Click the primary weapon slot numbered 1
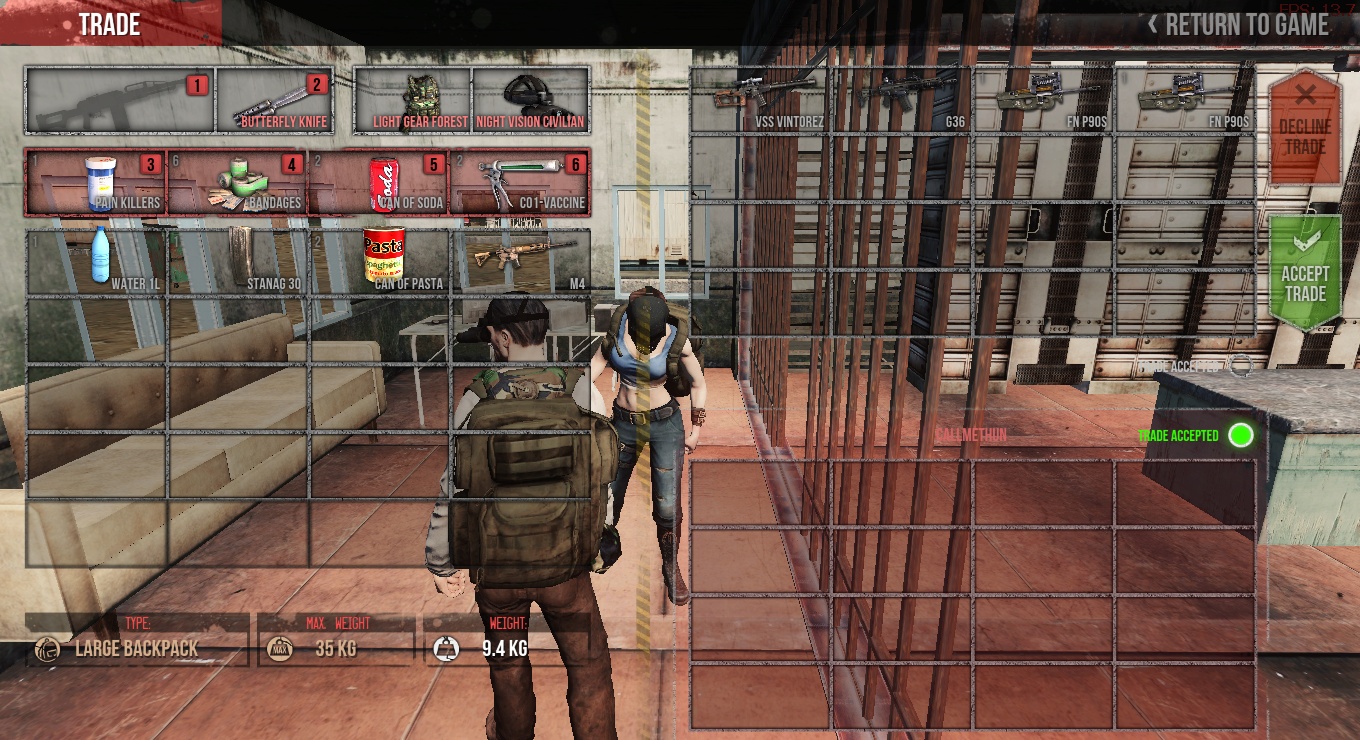The height and width of the screenshot is (740, 1360). click(x=120, y=101)
